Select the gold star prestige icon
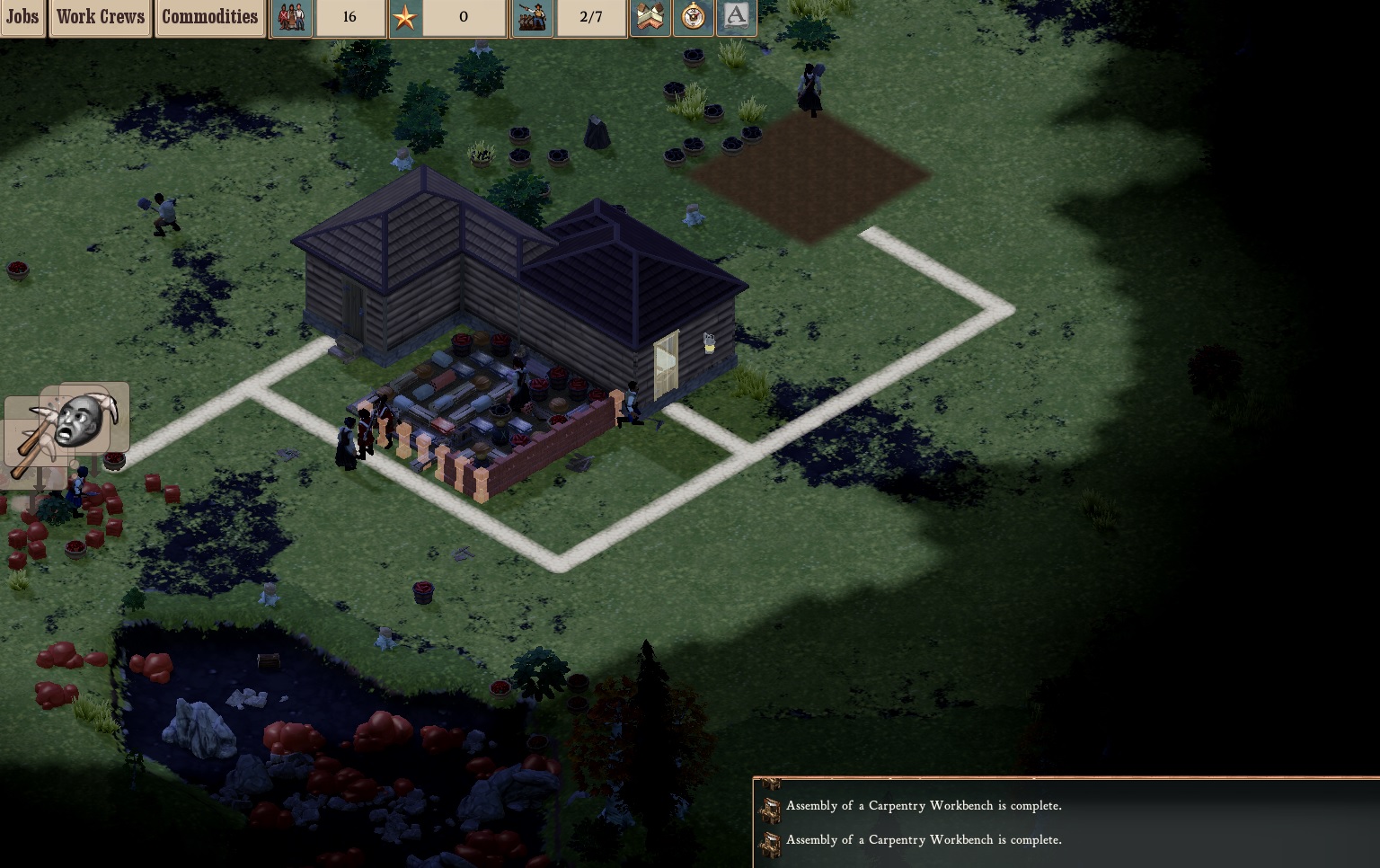The width and height of the screenshot is (1380, 868). [405, 17]
